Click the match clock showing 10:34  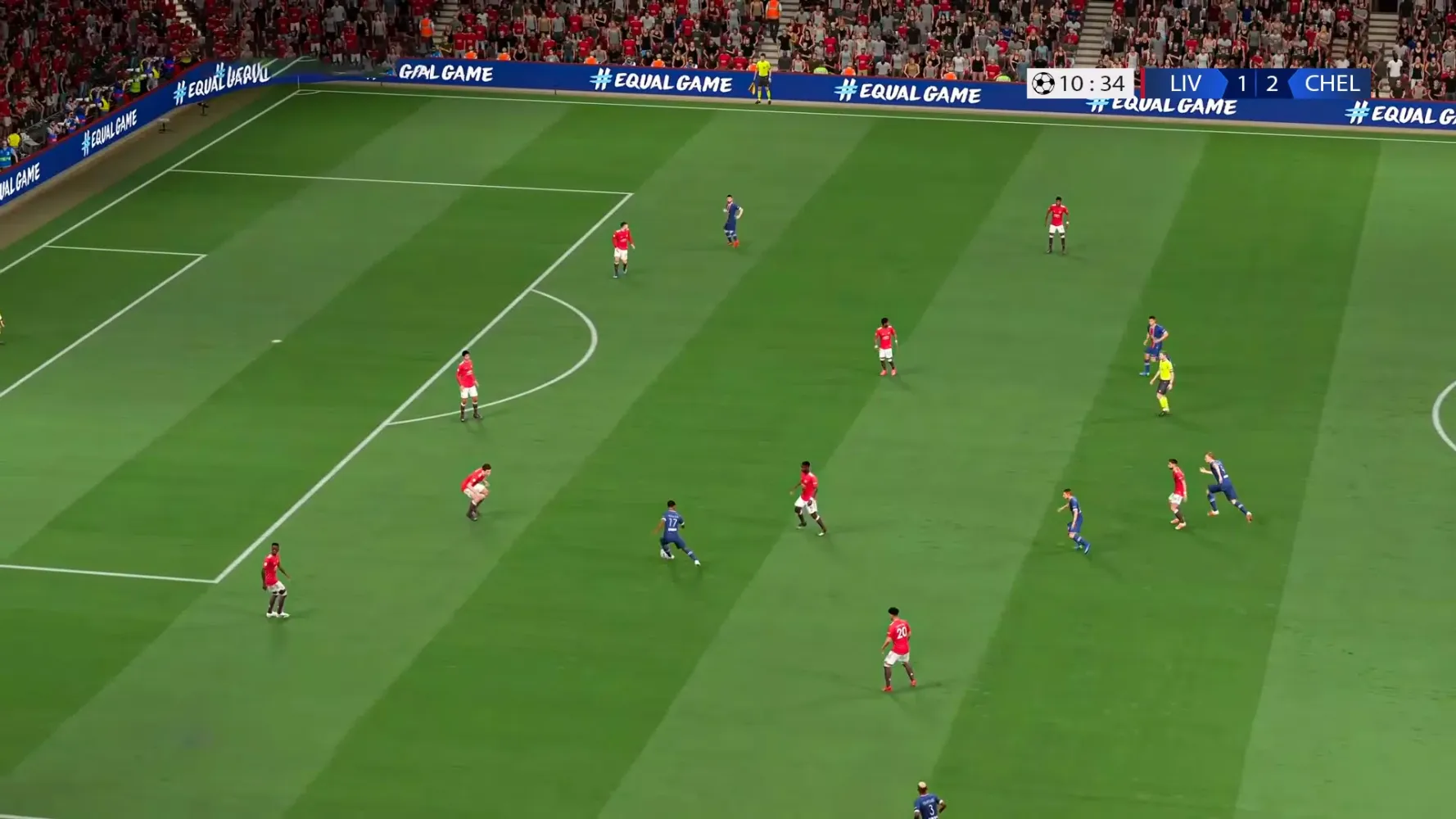coord(1091,84)
